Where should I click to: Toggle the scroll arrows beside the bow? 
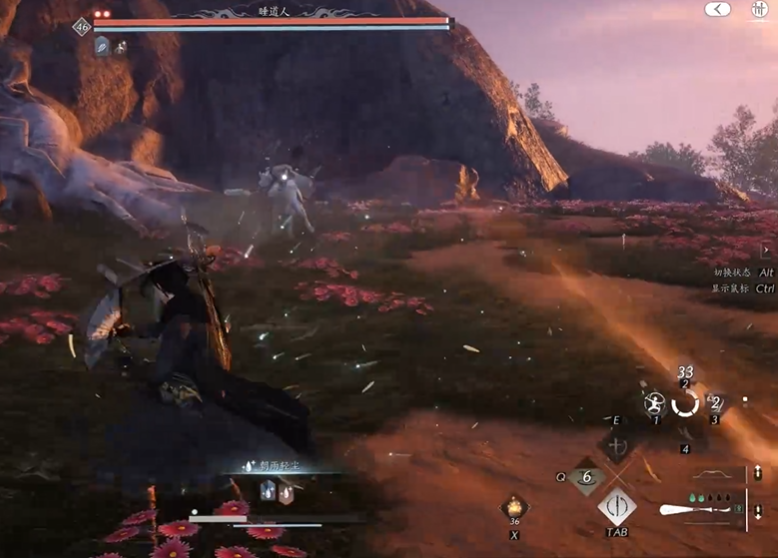pos(758,475)
